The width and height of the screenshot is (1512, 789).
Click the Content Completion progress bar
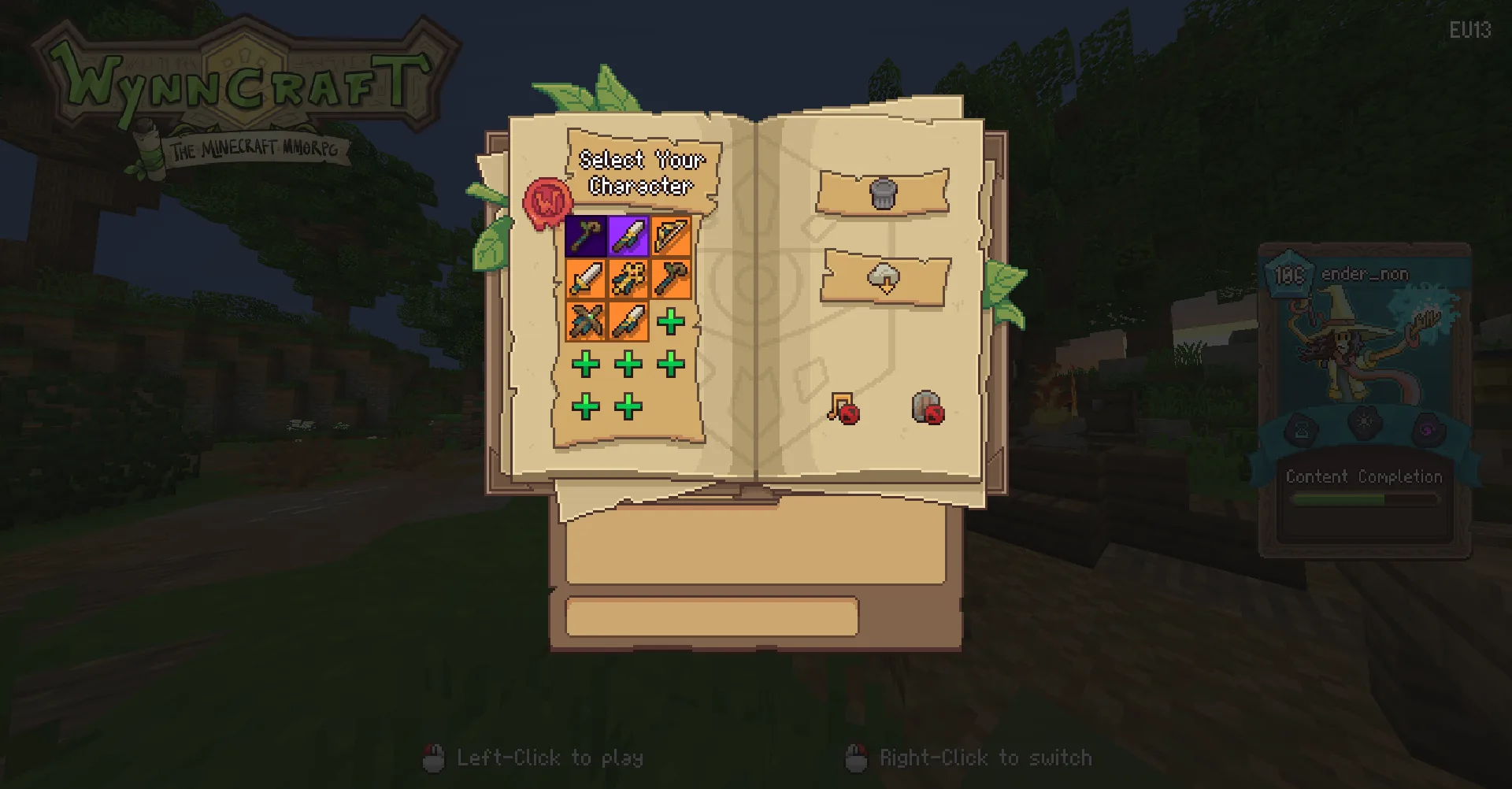pyautogui.click(x=1365, y=499)
